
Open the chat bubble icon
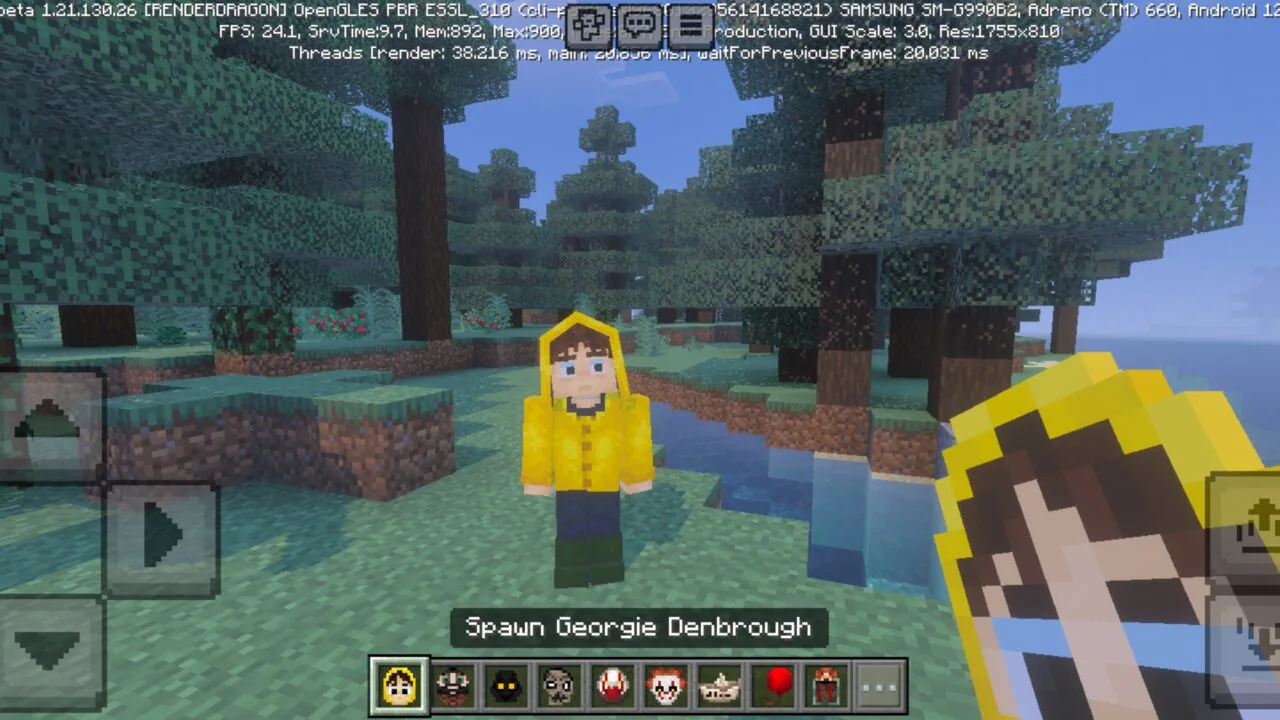coord(640,27)
